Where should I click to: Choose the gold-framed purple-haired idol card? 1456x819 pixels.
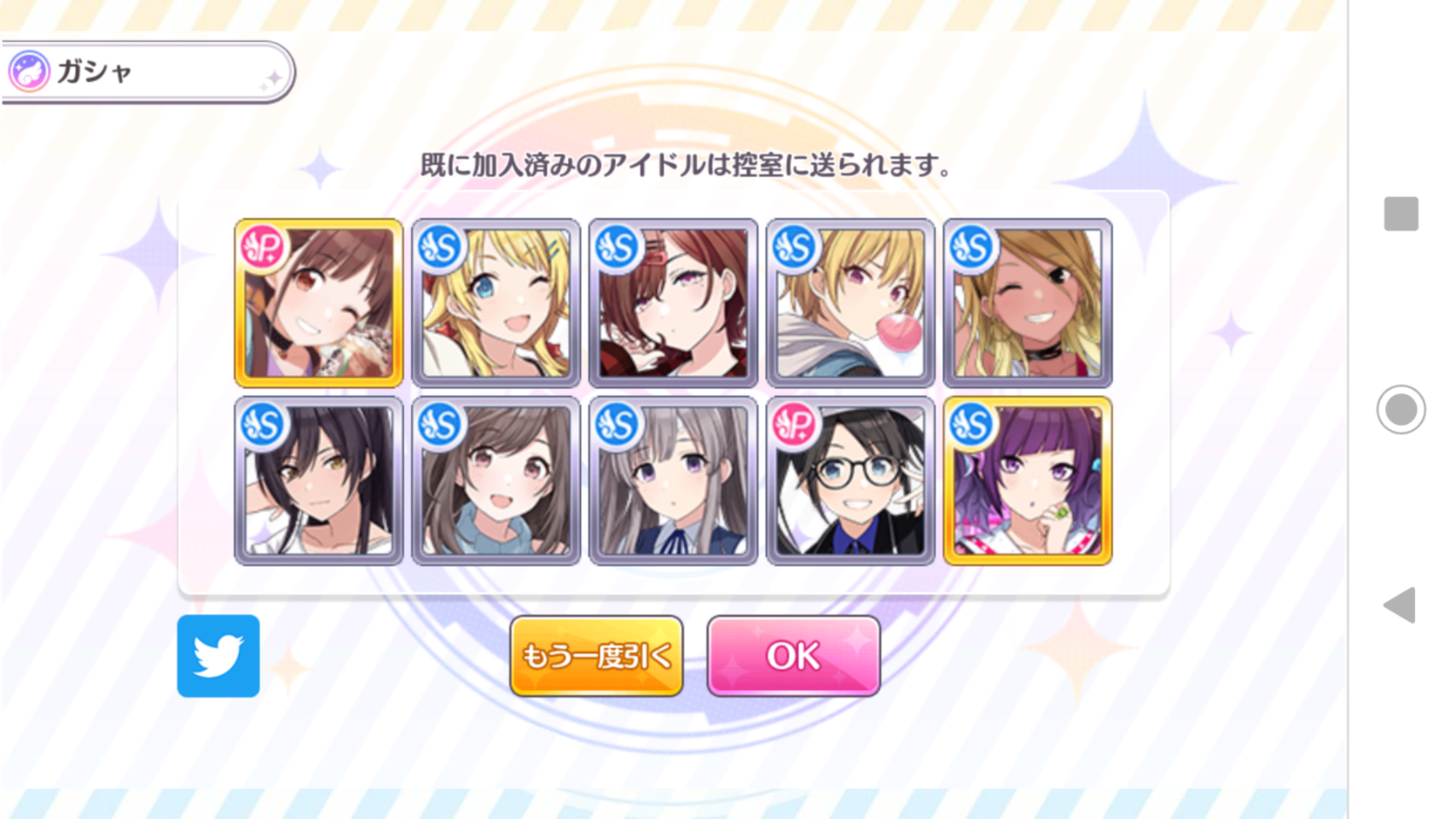click(x=1028, y=480)
